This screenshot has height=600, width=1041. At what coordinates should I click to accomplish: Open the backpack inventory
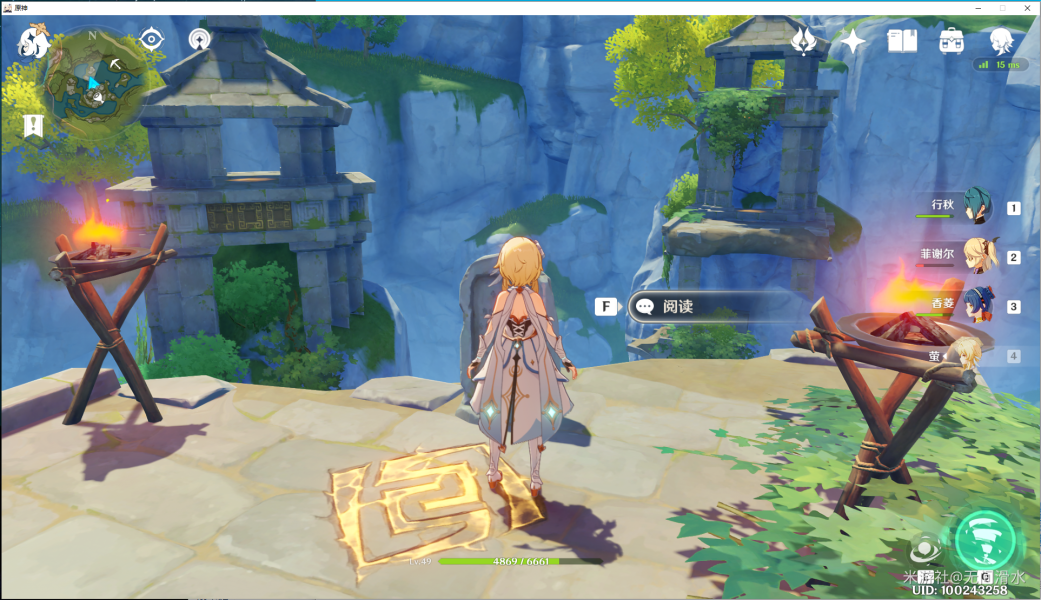tap(951, 41)
